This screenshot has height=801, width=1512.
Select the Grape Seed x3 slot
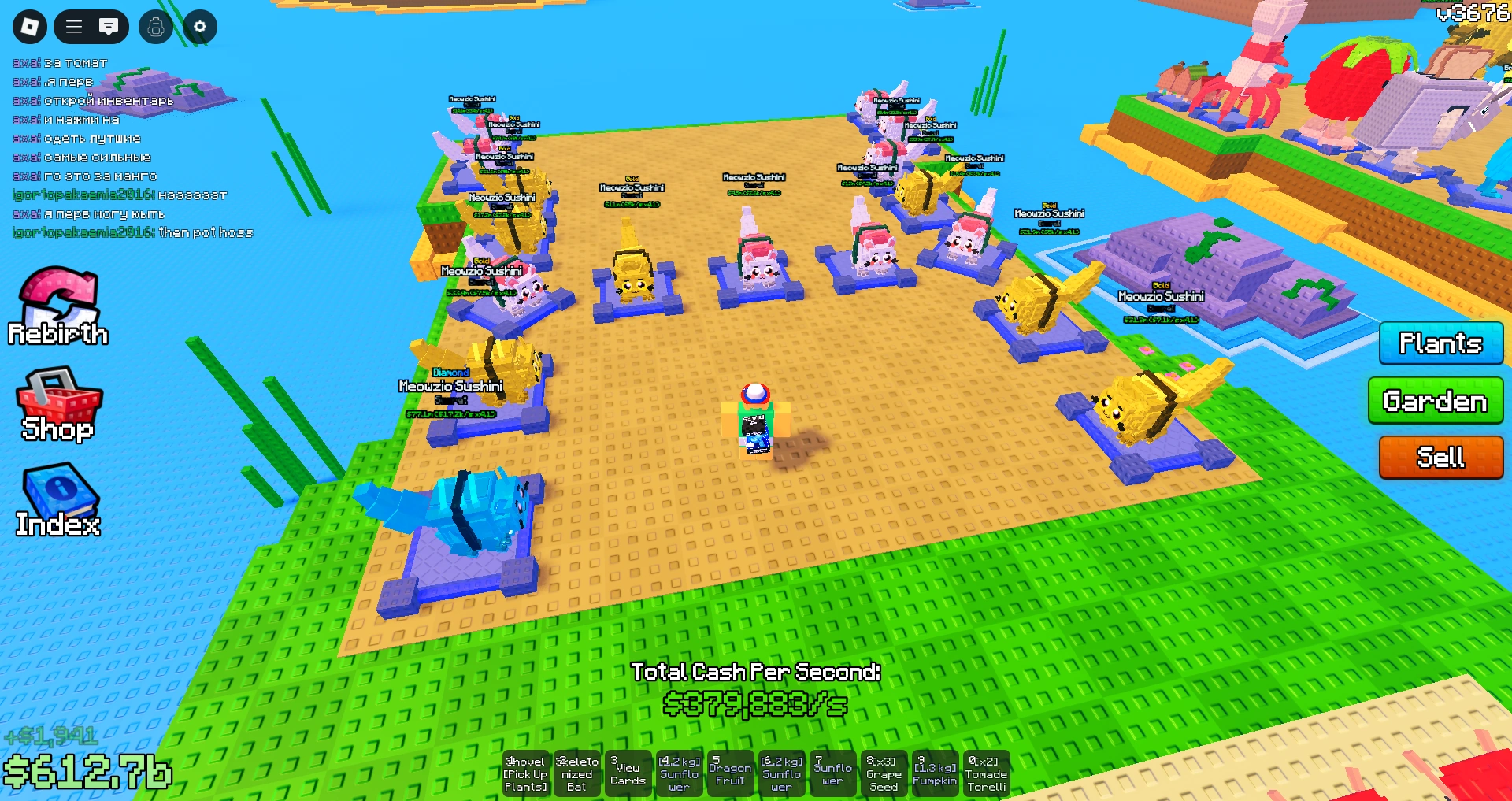(x=885, y=773)
